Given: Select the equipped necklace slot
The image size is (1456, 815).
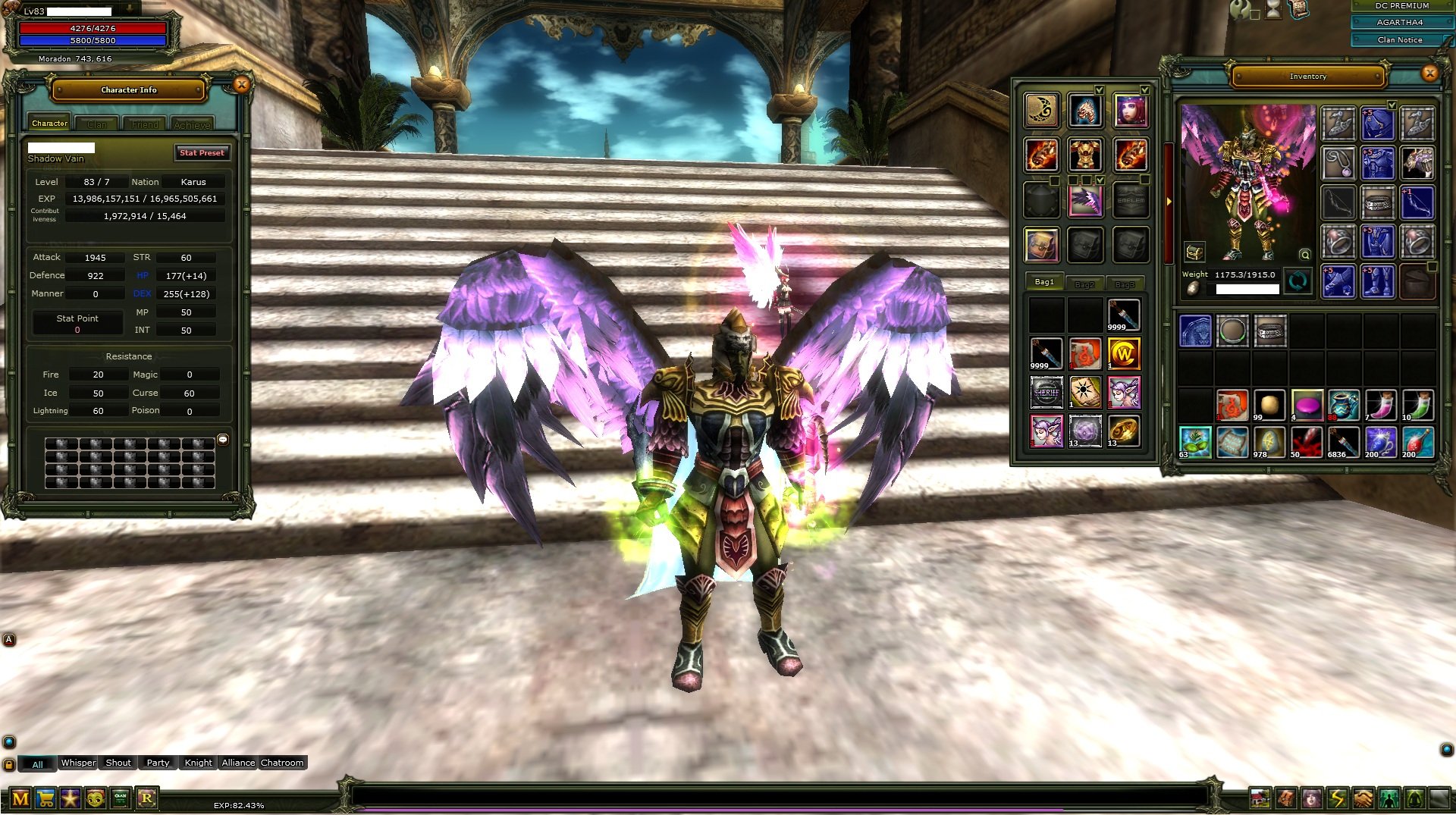Looking at the screenshot, I should [x=1338, y=162].
